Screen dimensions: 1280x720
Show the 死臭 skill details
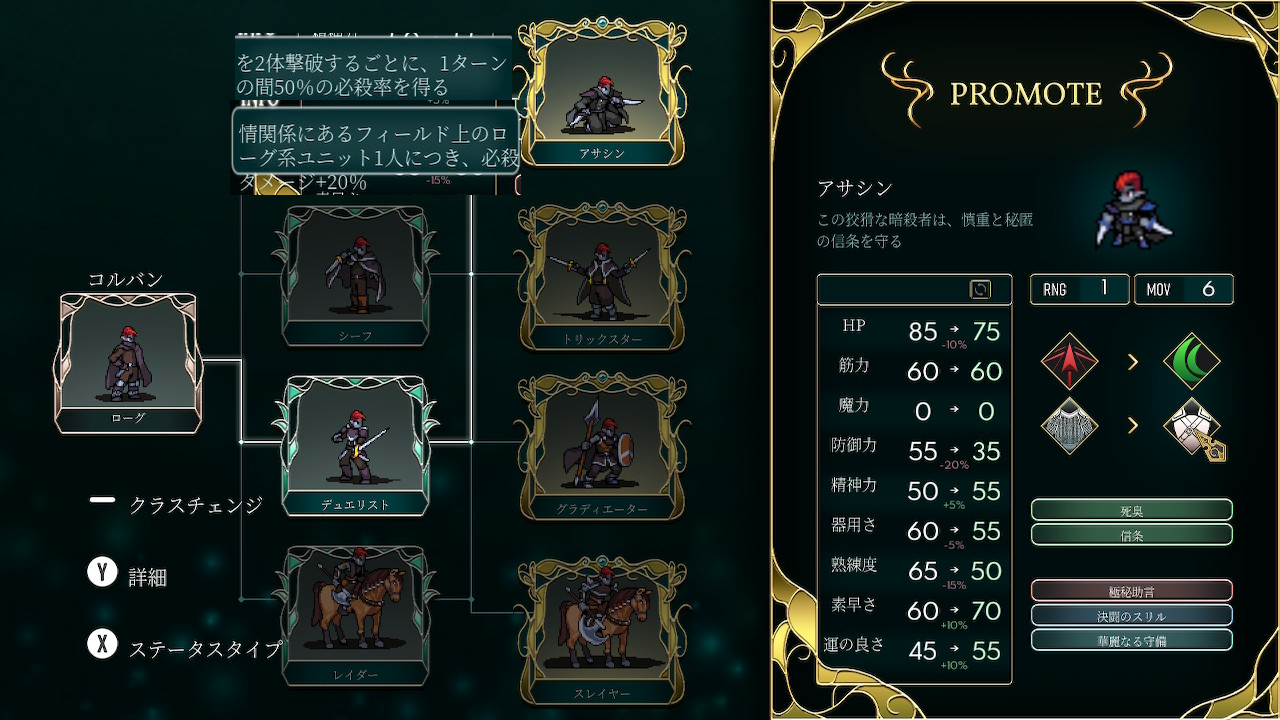[x=1131, y=510]
